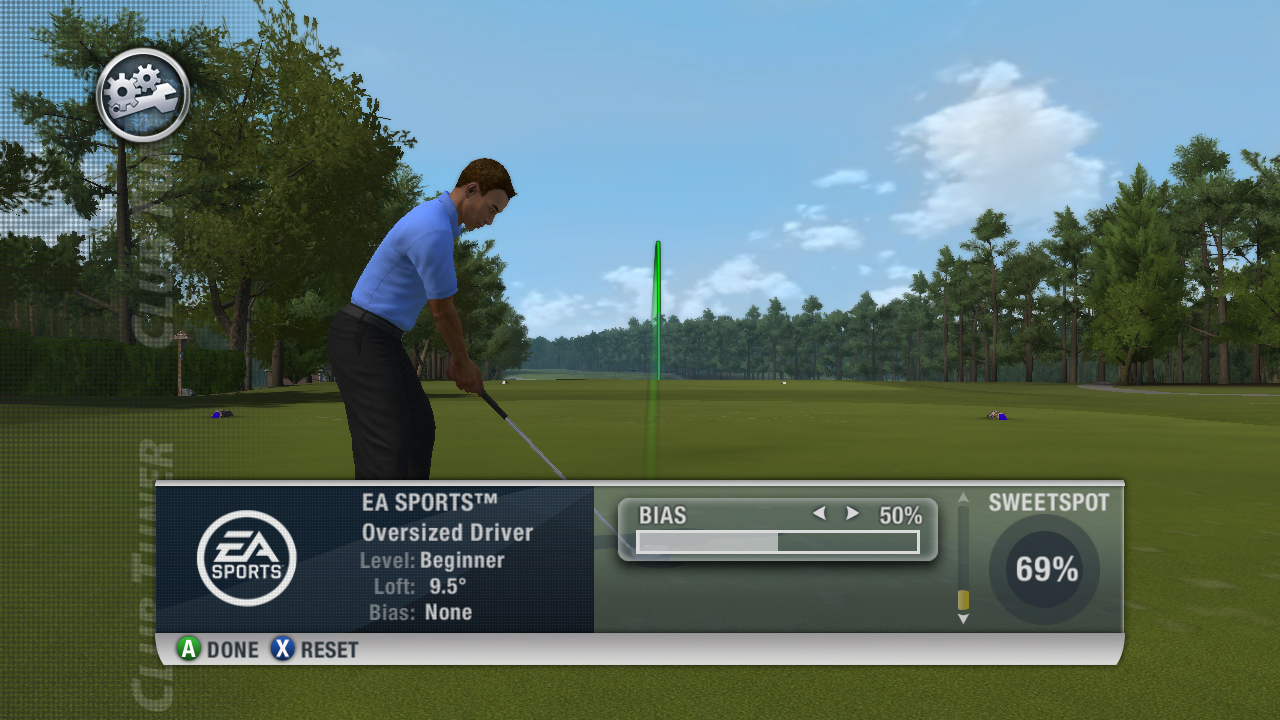This screenshot has width=1280, height=720.
Task: Increase bias with the right arrow
Action: [x=852, y=513]
